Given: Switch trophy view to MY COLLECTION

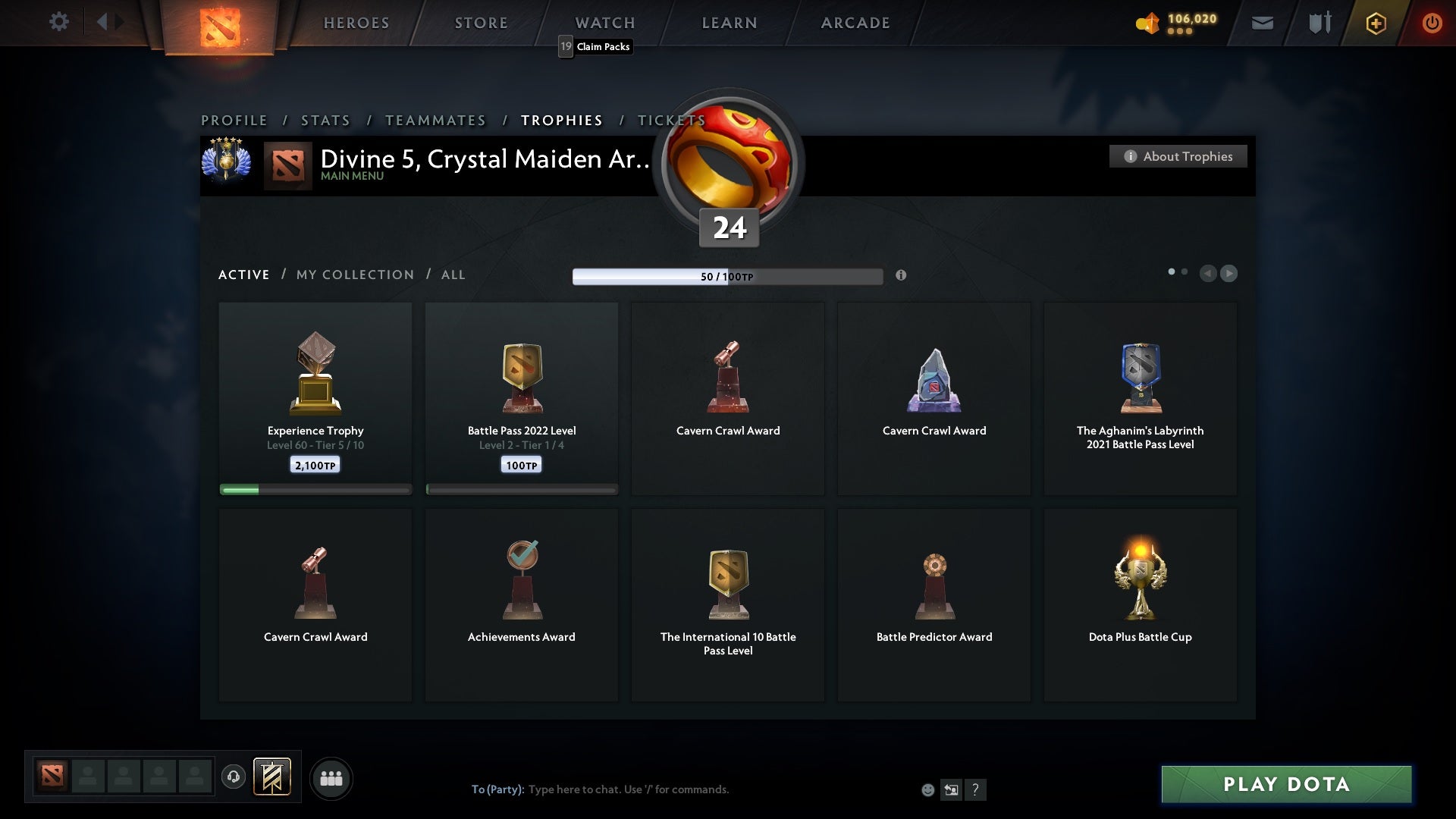Looking at the screenshot, I should 354,275.
